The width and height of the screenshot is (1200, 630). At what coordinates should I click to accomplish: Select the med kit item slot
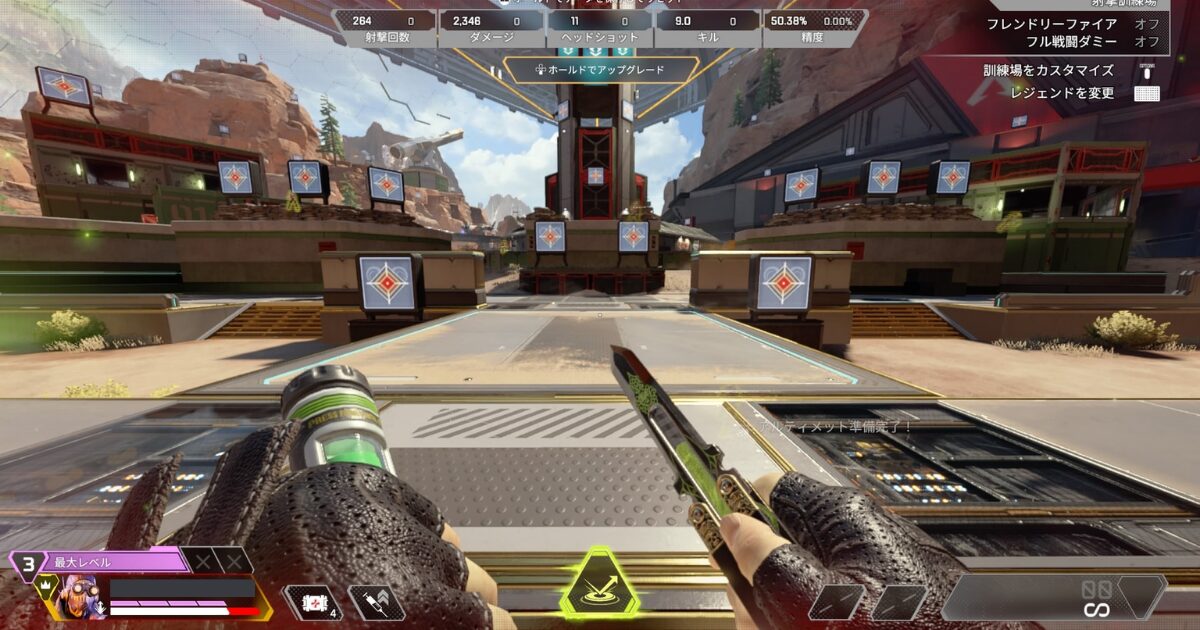[312, 602]
